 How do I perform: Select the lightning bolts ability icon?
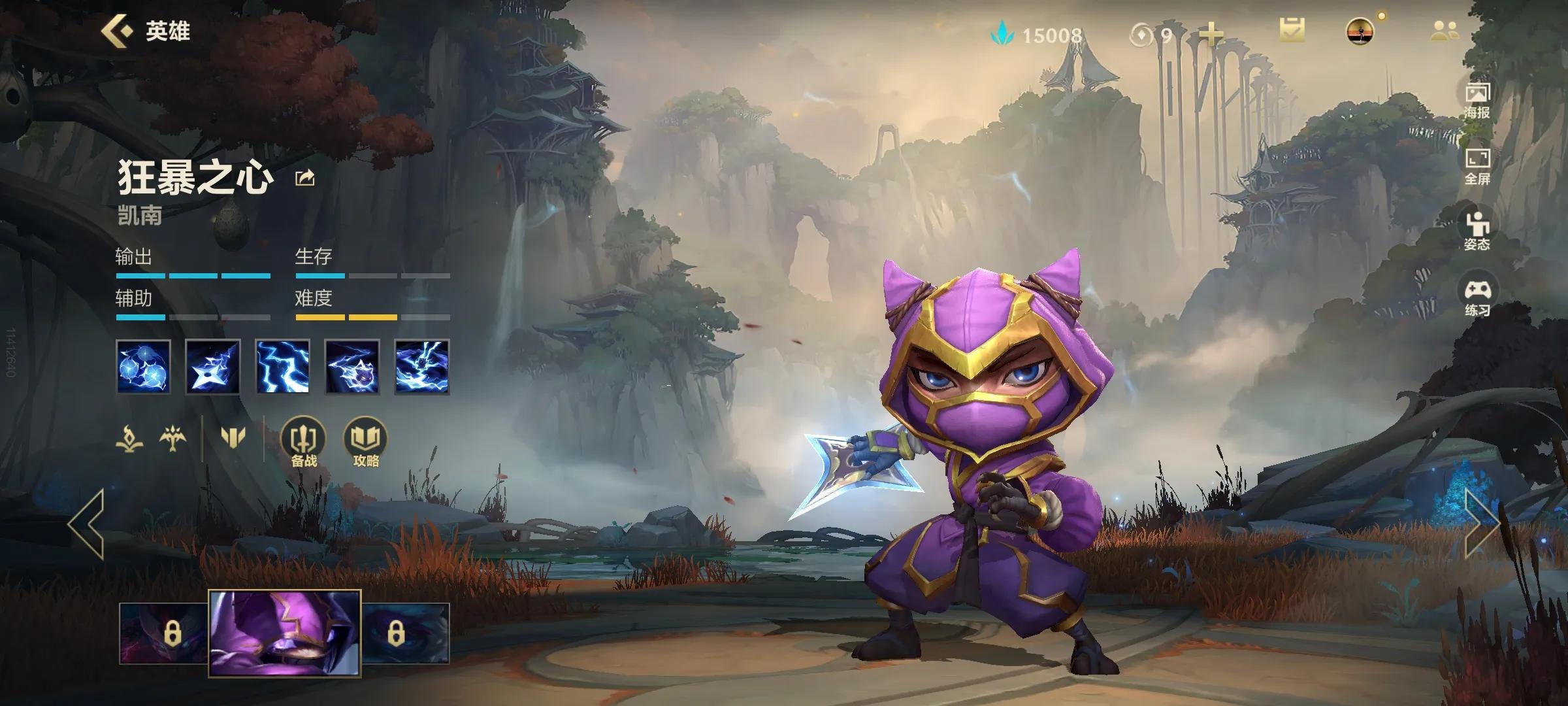pyautogui.click(x=282, y=367)
